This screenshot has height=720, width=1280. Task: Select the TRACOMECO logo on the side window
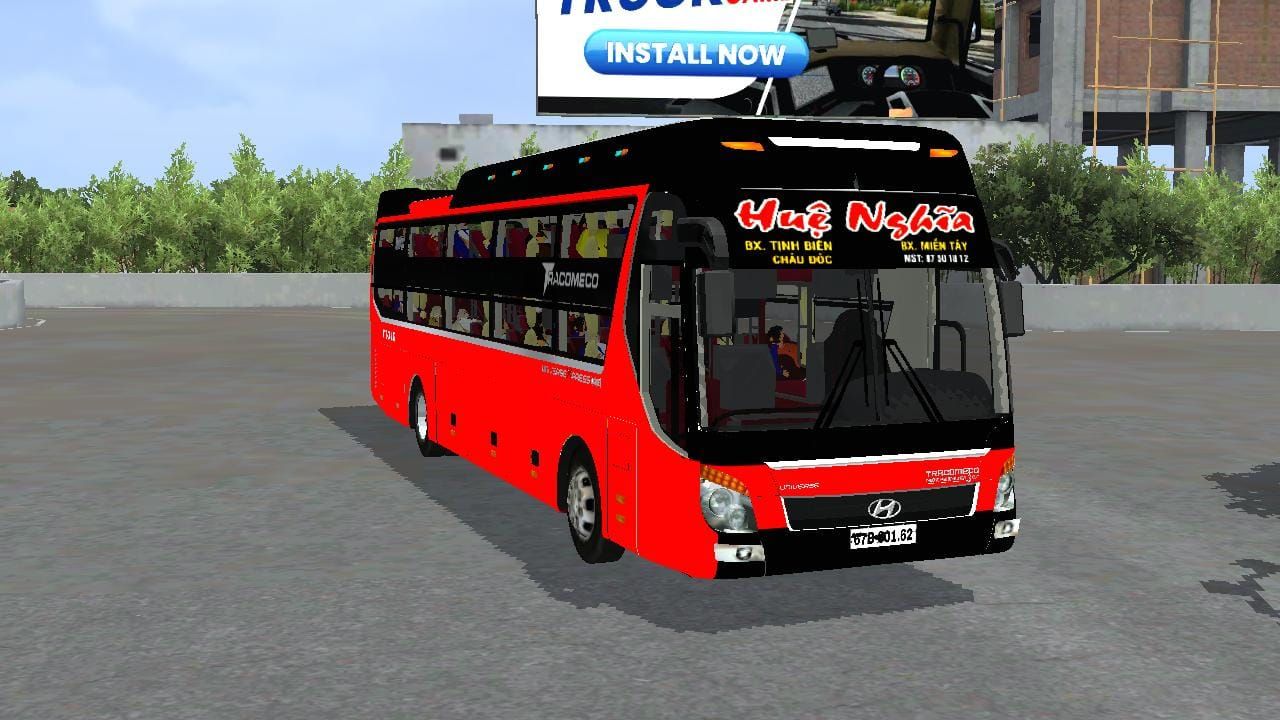point(572,276)
